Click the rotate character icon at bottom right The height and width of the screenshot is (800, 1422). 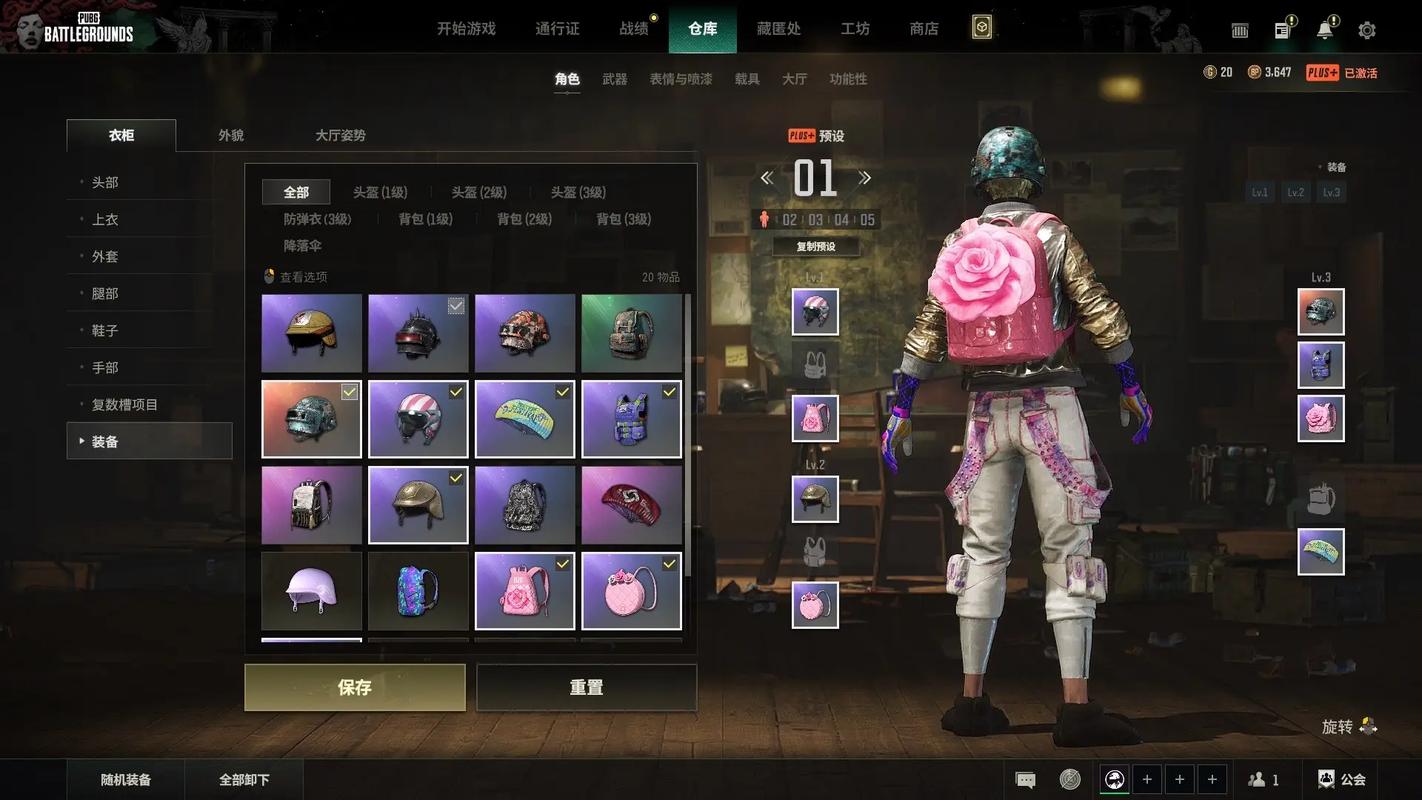click(x=1367, y=726)
